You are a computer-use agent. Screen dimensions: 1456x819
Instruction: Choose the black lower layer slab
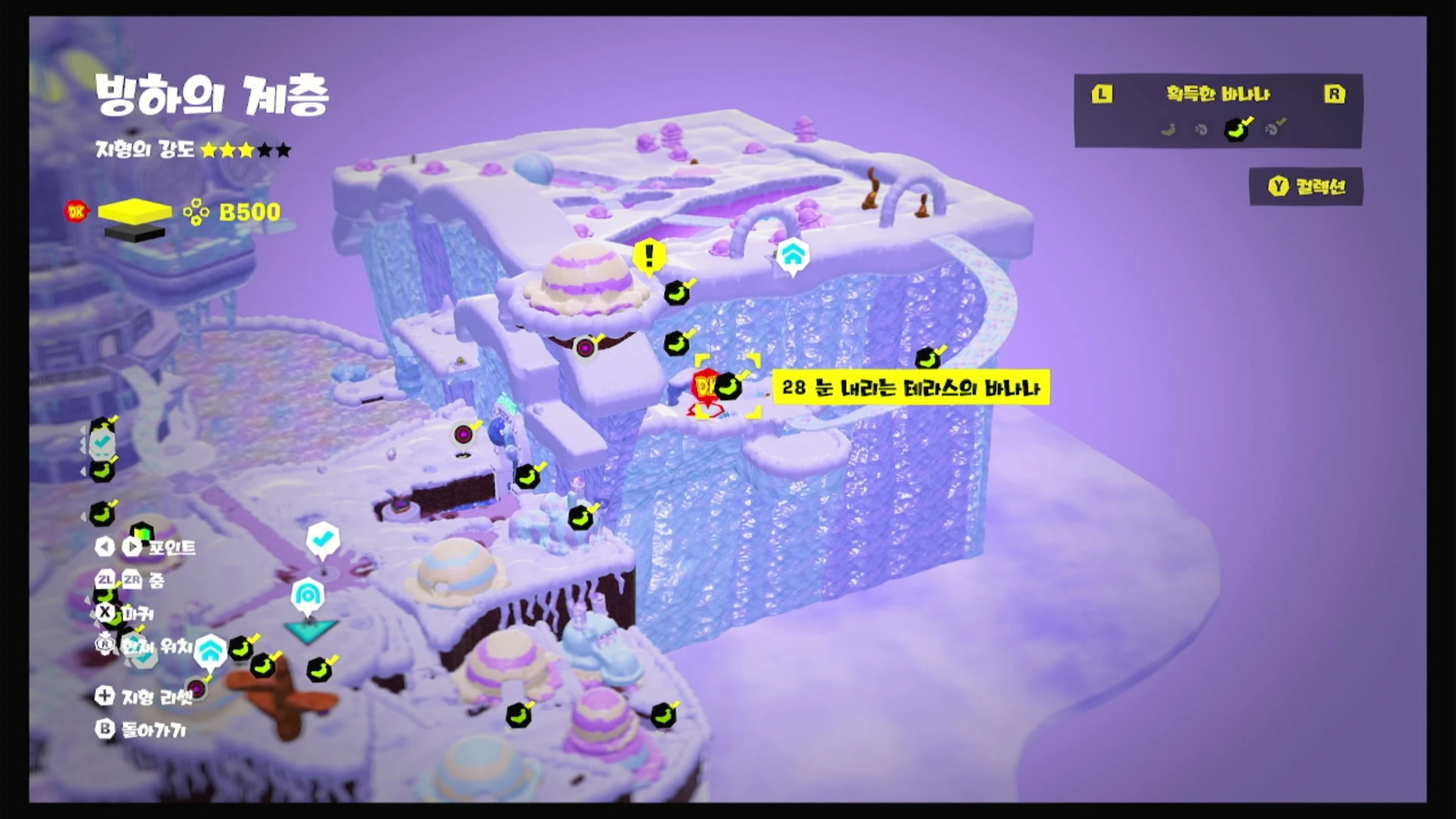pos(135,233)
